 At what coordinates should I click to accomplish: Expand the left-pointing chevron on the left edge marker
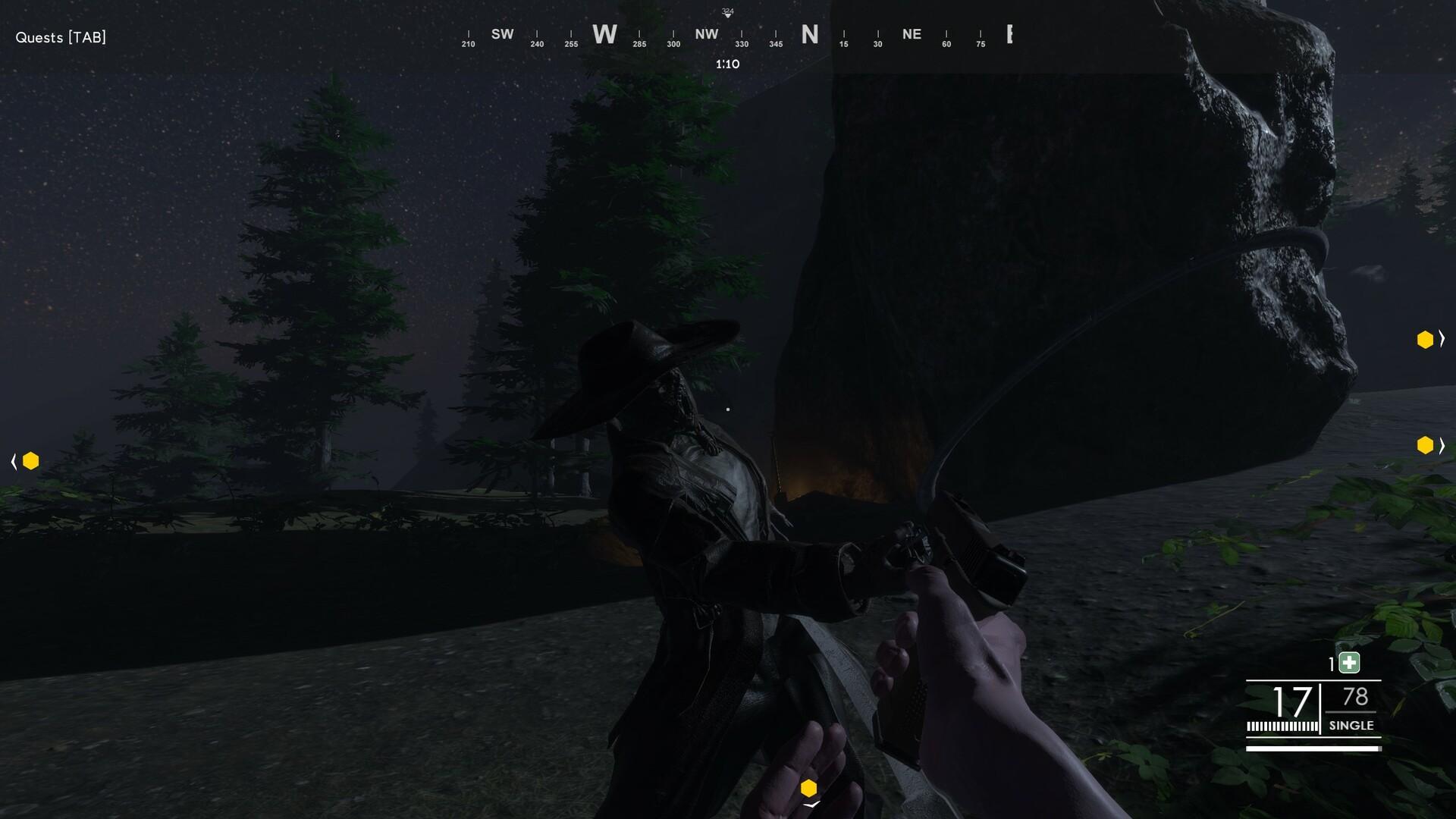click(12, 460)
